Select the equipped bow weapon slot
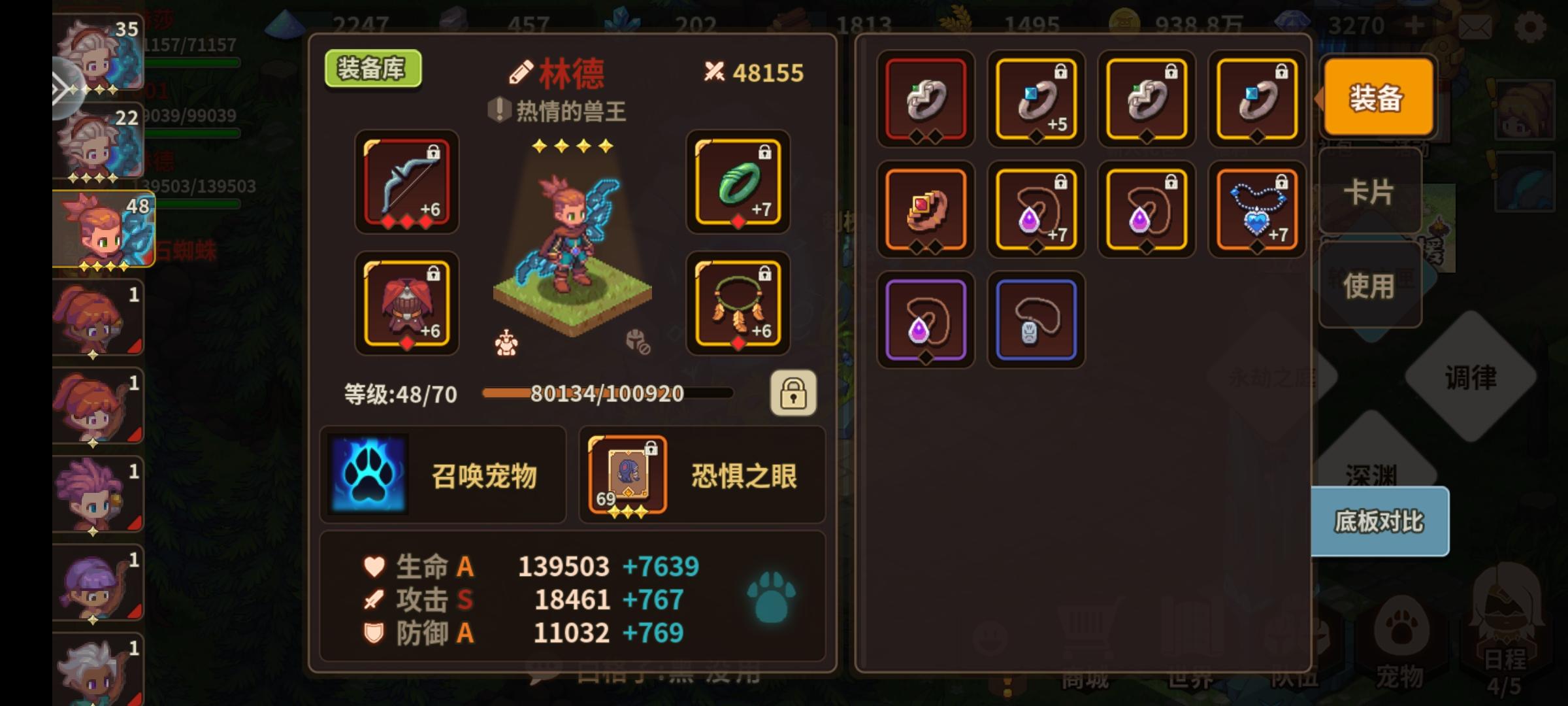Image resolution: width=1568 pixels, height=706 pixels. 406,185
